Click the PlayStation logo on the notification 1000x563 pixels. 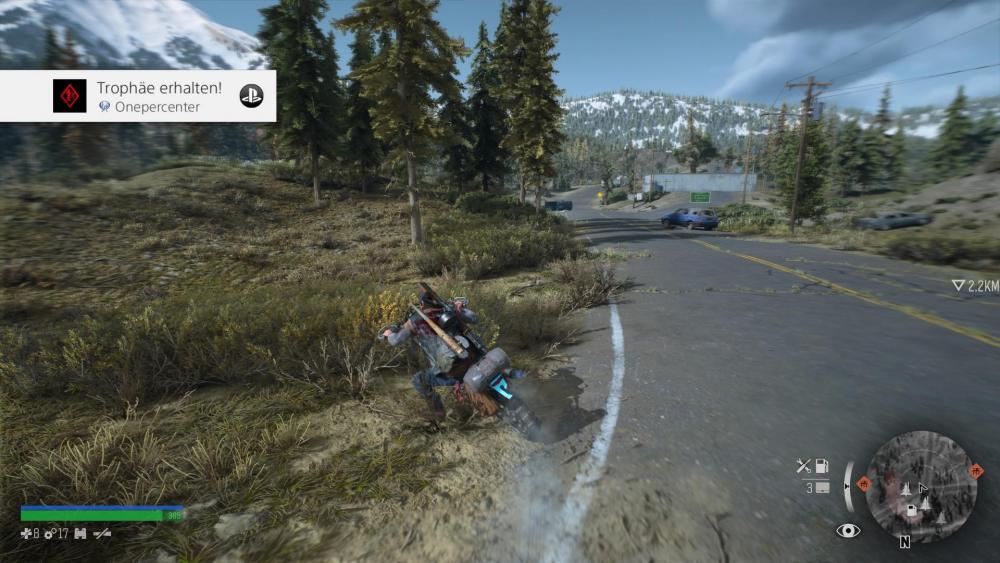(251, 96)
